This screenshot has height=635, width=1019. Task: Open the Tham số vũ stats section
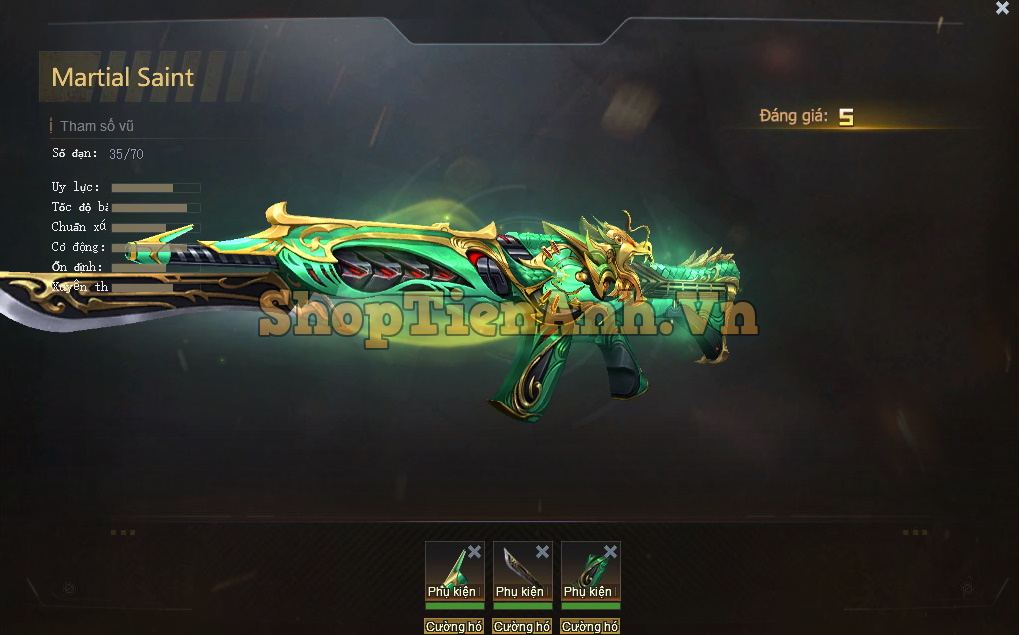(x=96, y=126)
